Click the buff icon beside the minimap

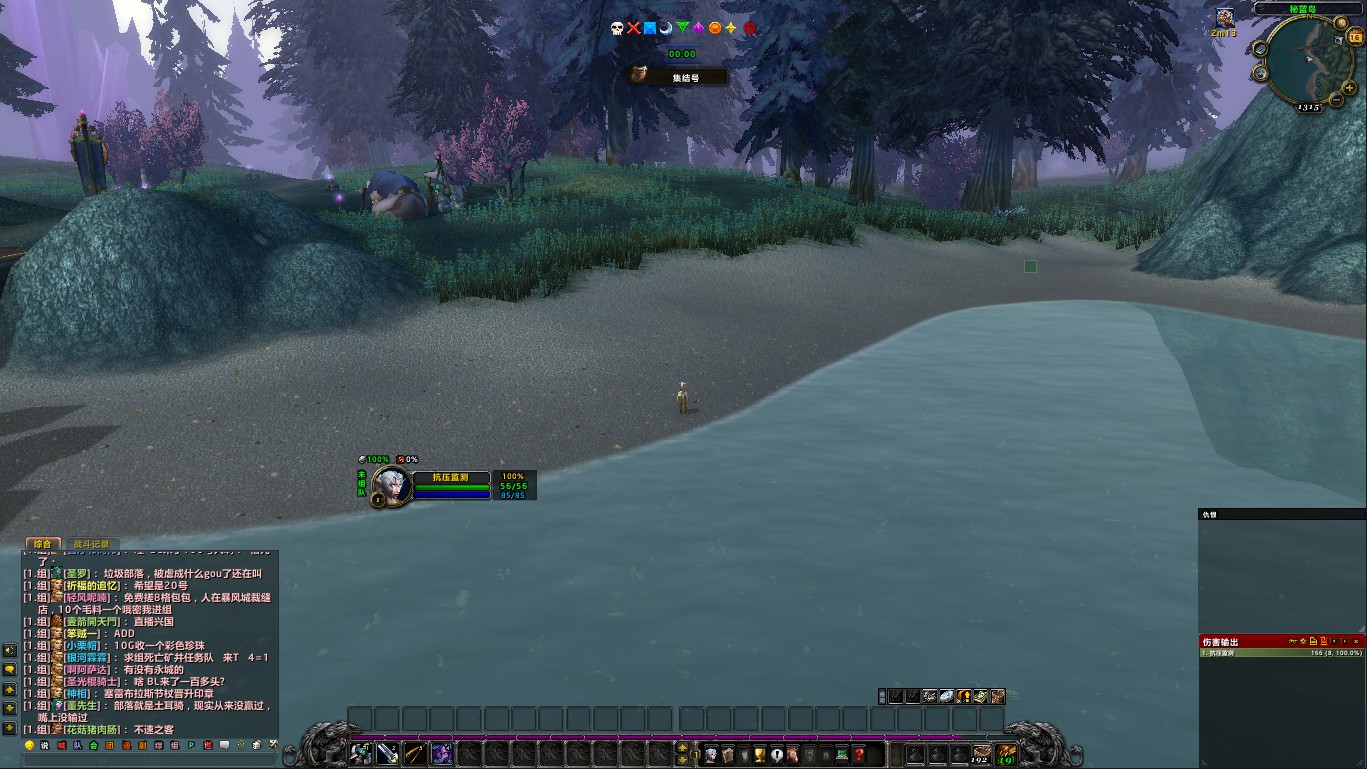click(1224, 17)
